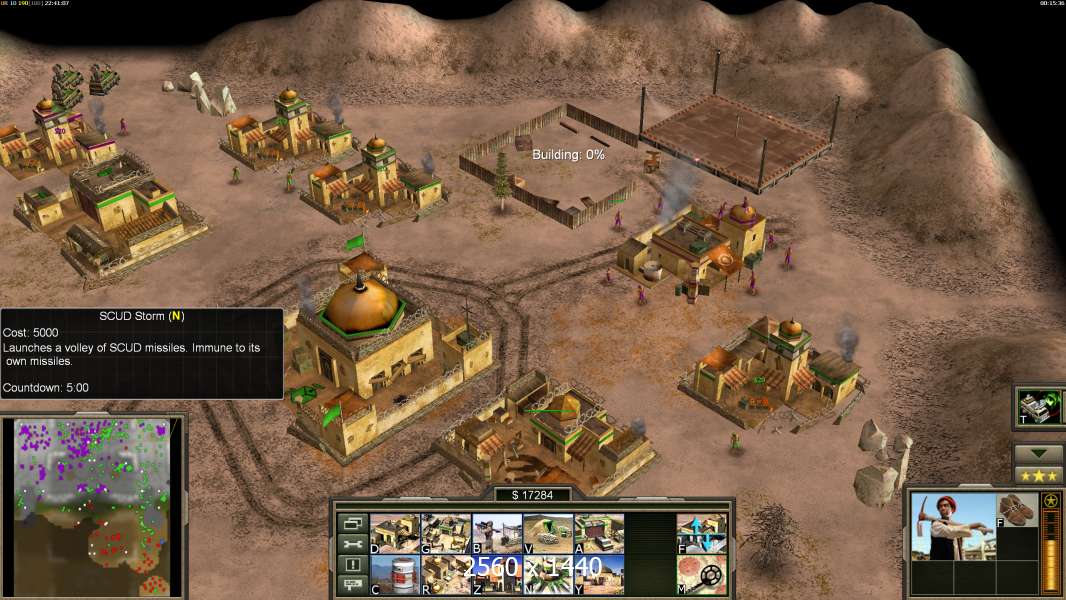Activate the blue arrows command labeled F
1066x600 pixels.
click(x=701, y=534)
